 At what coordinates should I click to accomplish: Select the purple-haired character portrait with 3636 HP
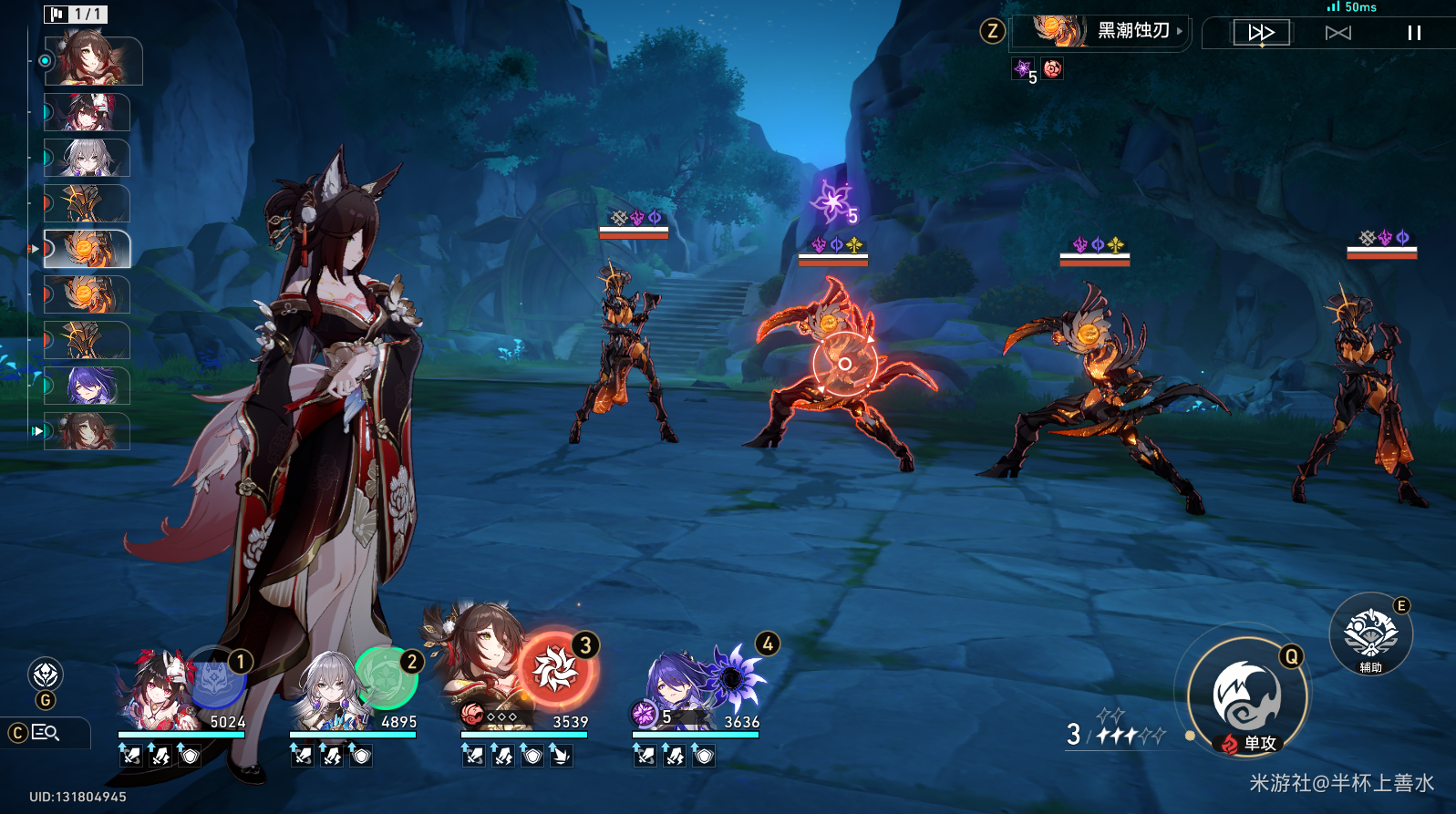[x=673, y=693]
